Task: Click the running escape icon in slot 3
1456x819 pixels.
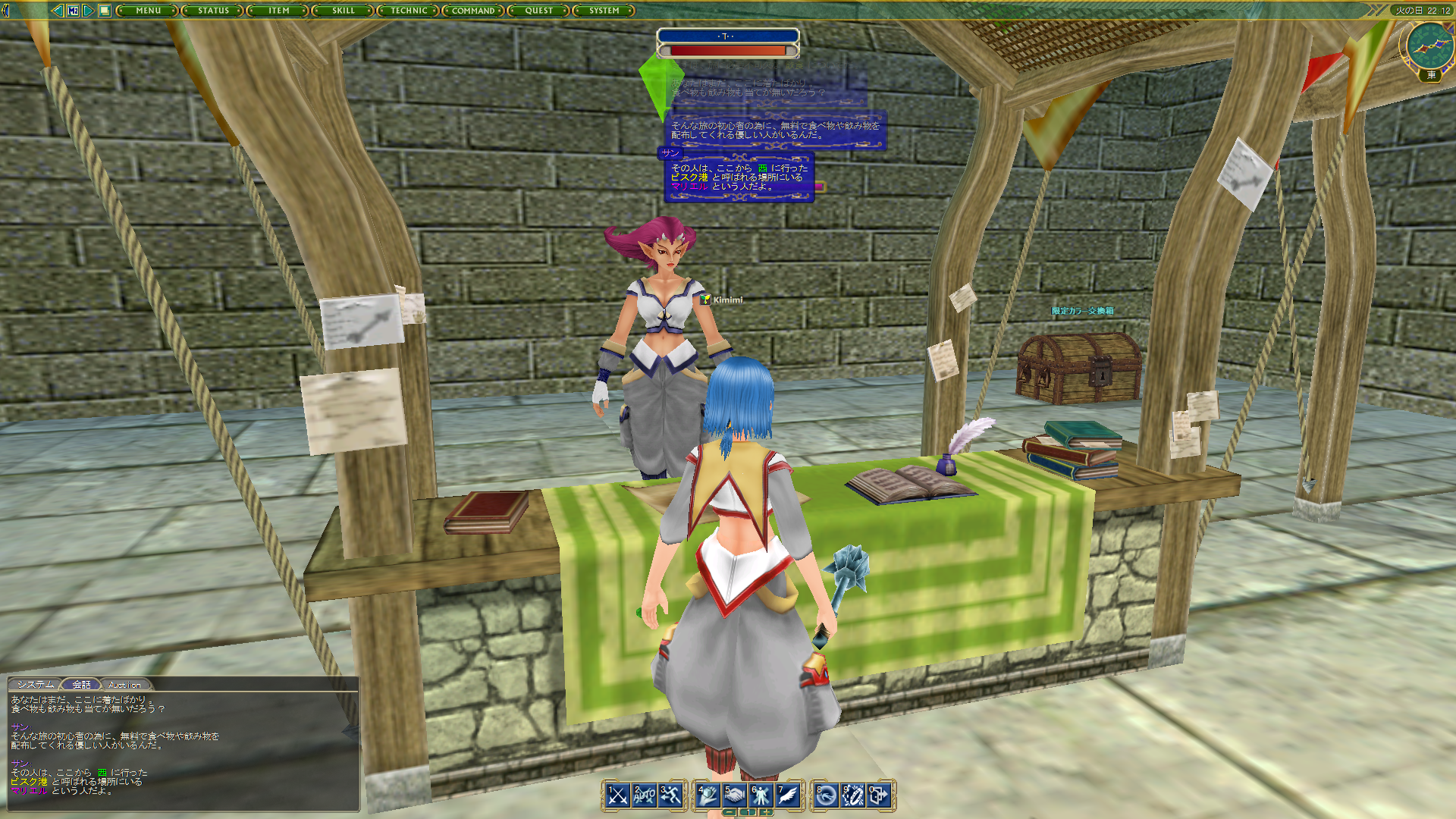Action: pos(645,794)
